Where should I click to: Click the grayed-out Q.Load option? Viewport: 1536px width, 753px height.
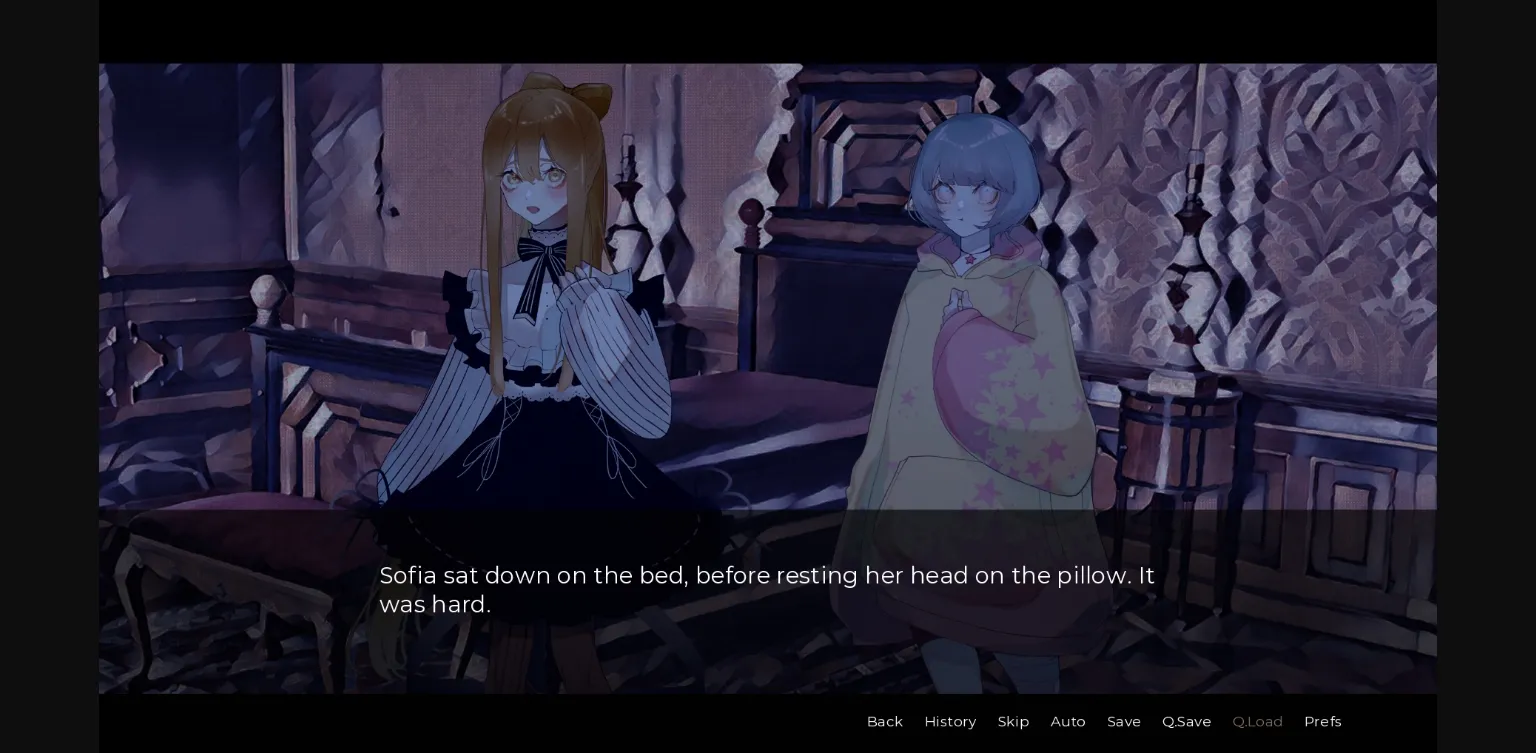1257,721
